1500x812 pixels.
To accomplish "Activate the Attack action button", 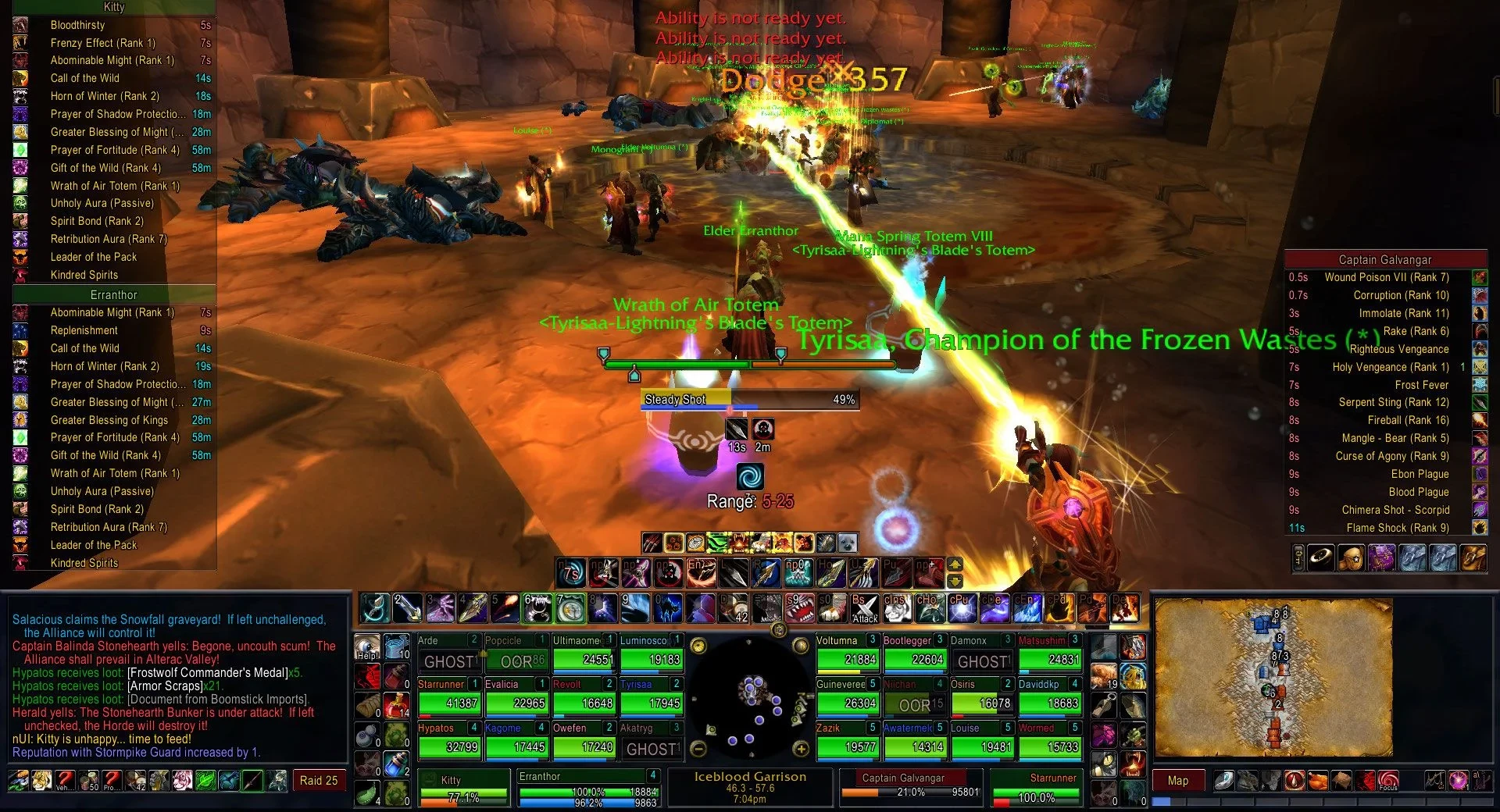I will point(864,608).
